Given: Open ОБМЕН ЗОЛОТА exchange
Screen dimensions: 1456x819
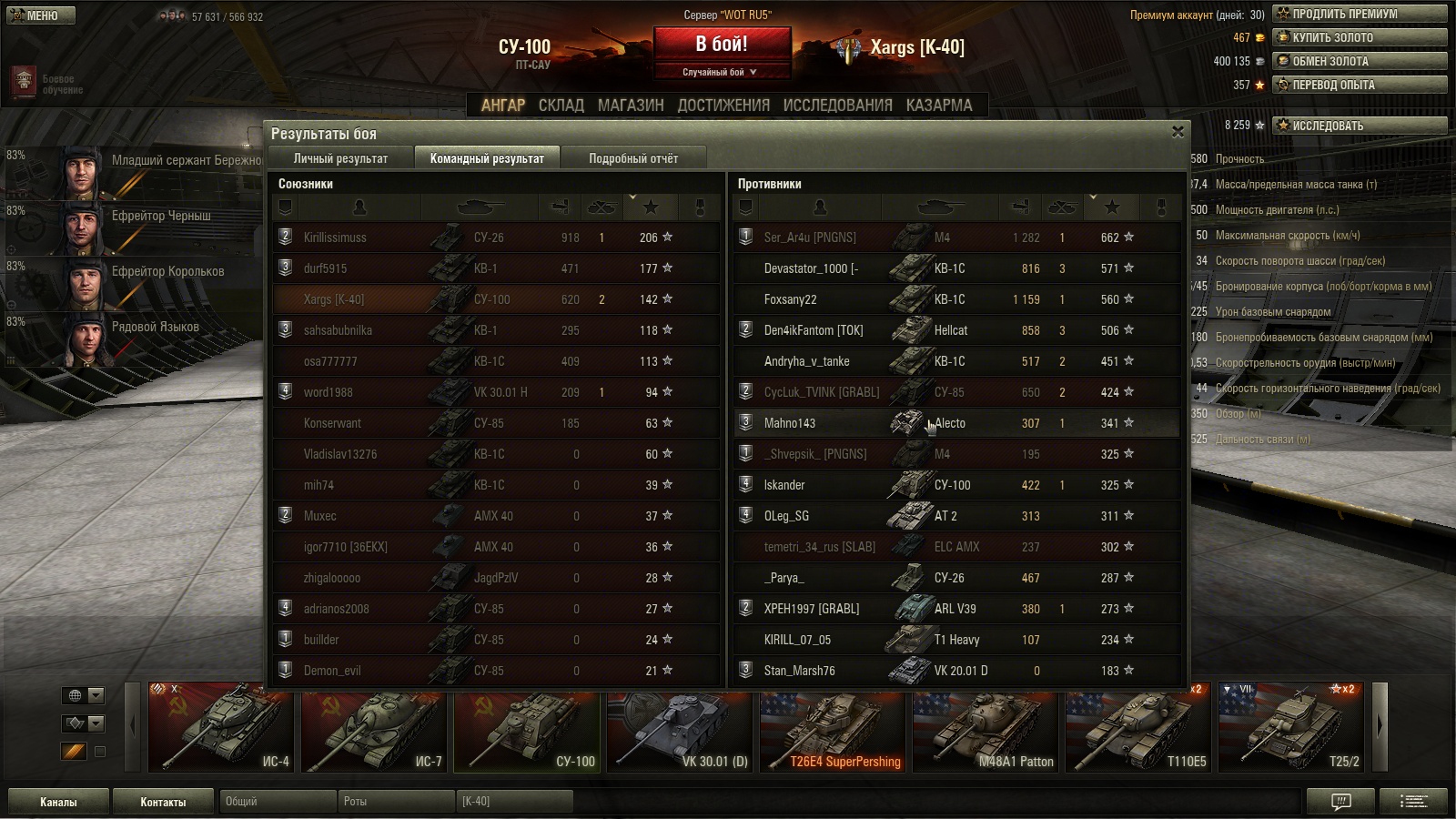Looking at the screenshot, I should (1359, 61).
